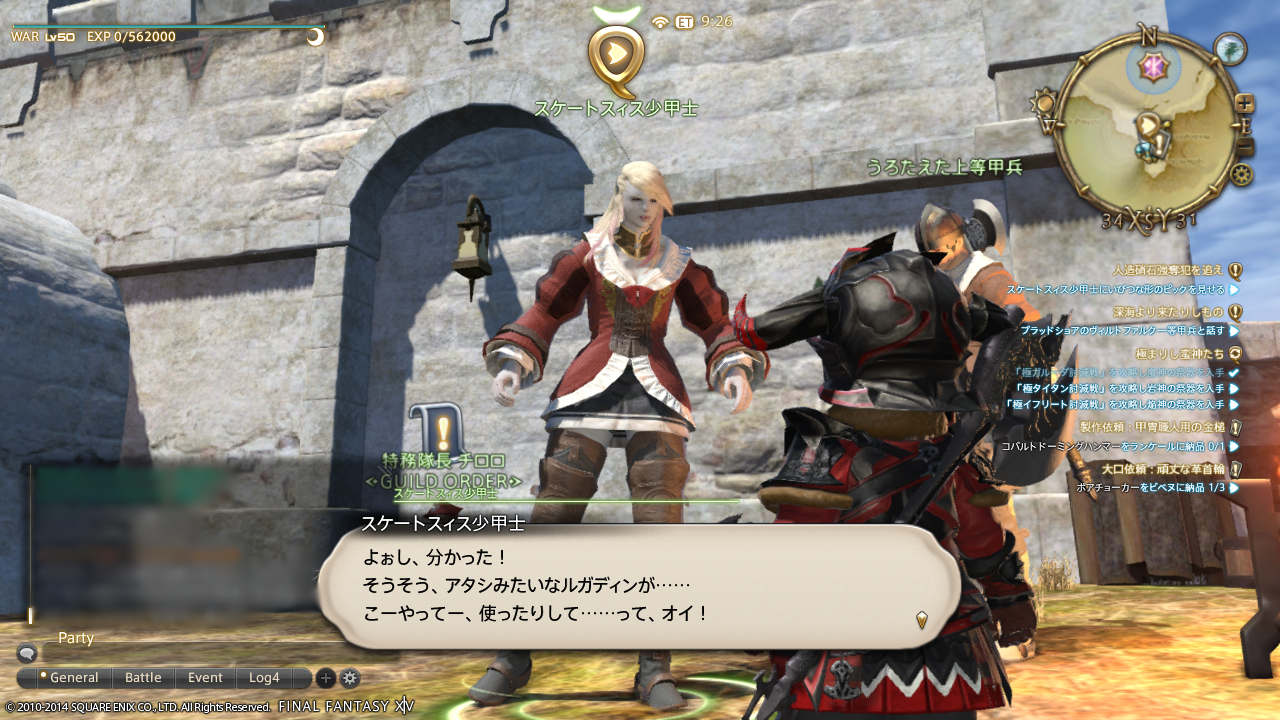The width and height of the screenshot is (1280, 720).
Task: Click the checkmark on the completed Garuda objective
Action: pyautogui.click(x=1232, y=373)
